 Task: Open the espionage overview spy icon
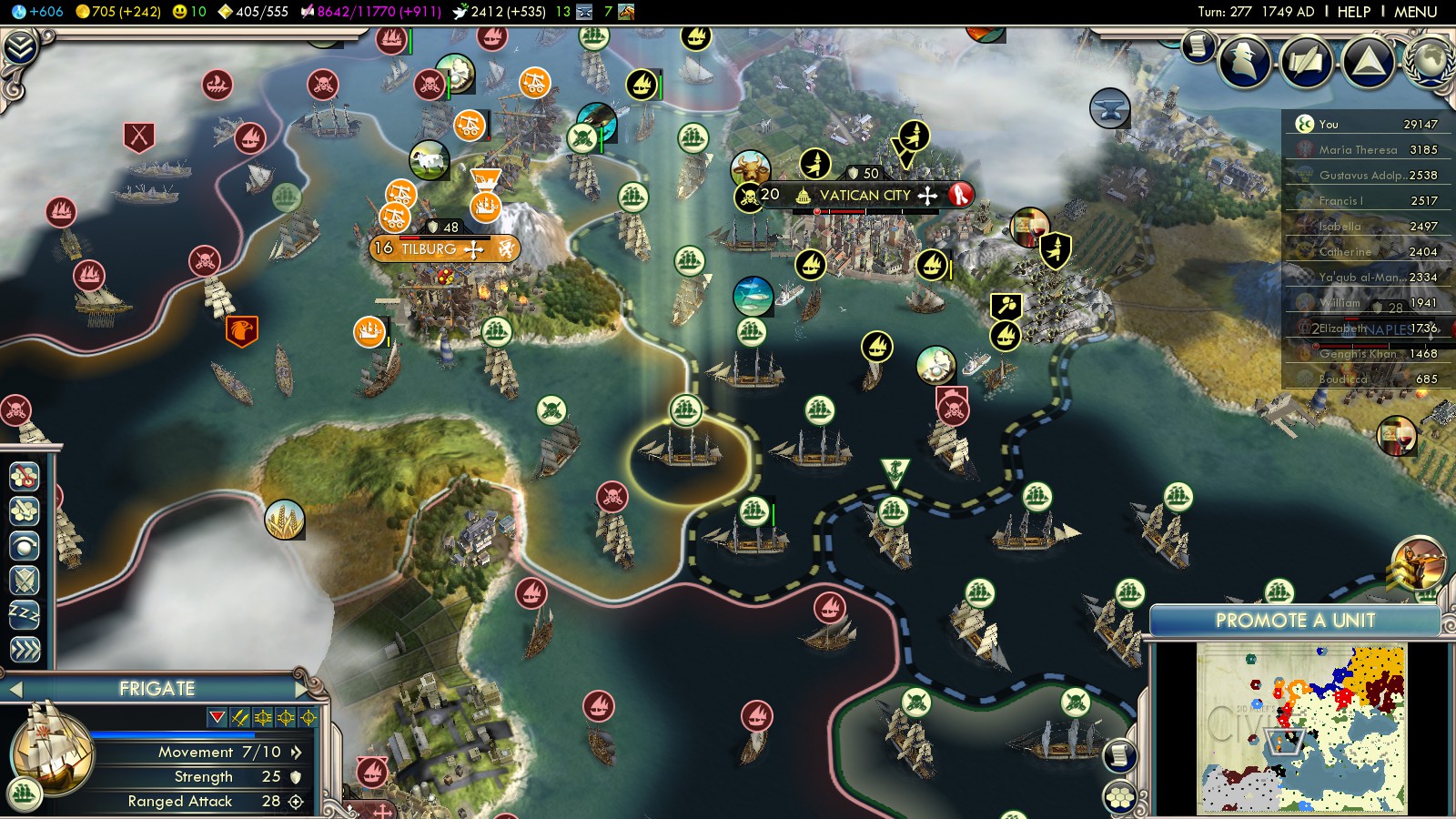[1246, 61]
